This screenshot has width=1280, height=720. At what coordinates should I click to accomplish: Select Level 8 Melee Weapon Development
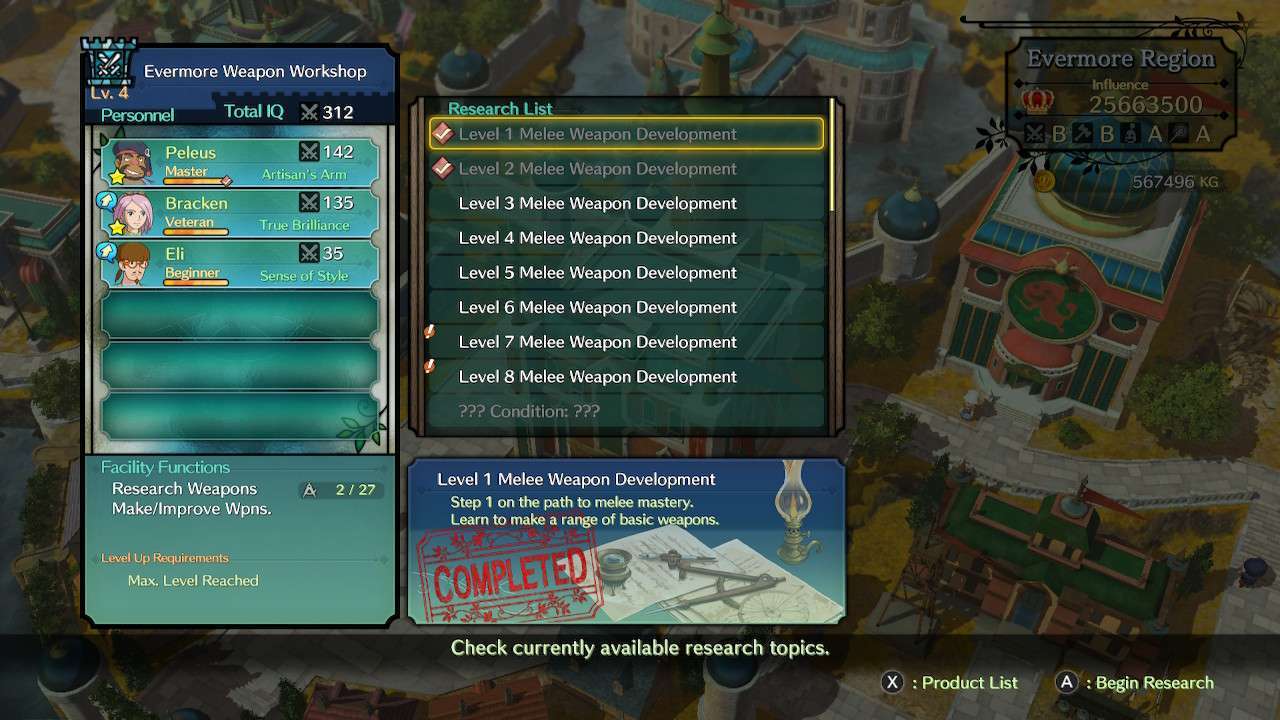(626, 377)
